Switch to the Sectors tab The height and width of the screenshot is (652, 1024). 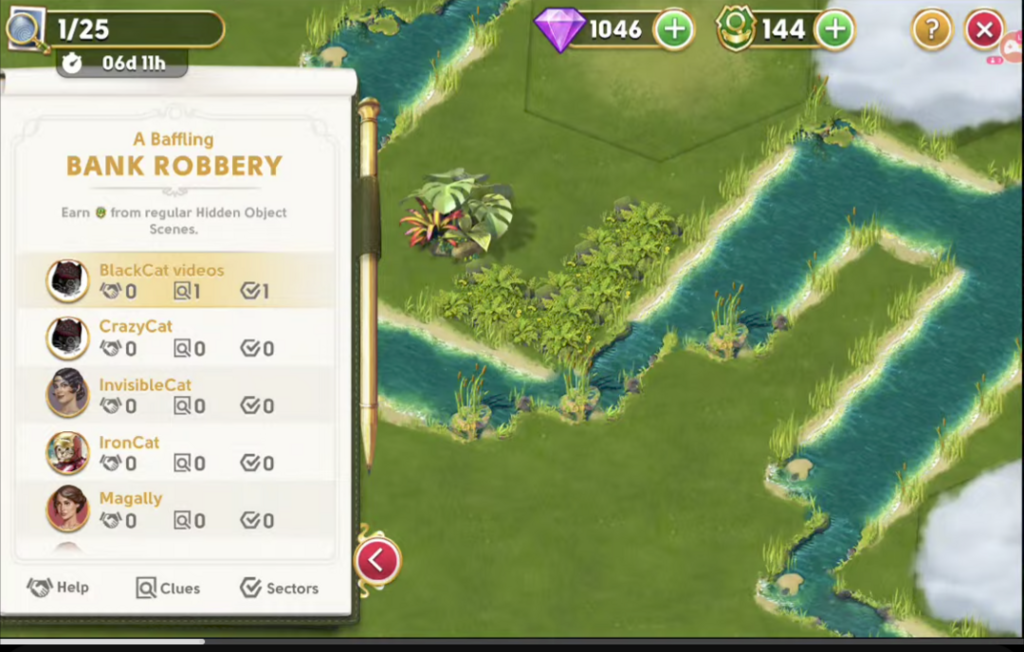279,588
